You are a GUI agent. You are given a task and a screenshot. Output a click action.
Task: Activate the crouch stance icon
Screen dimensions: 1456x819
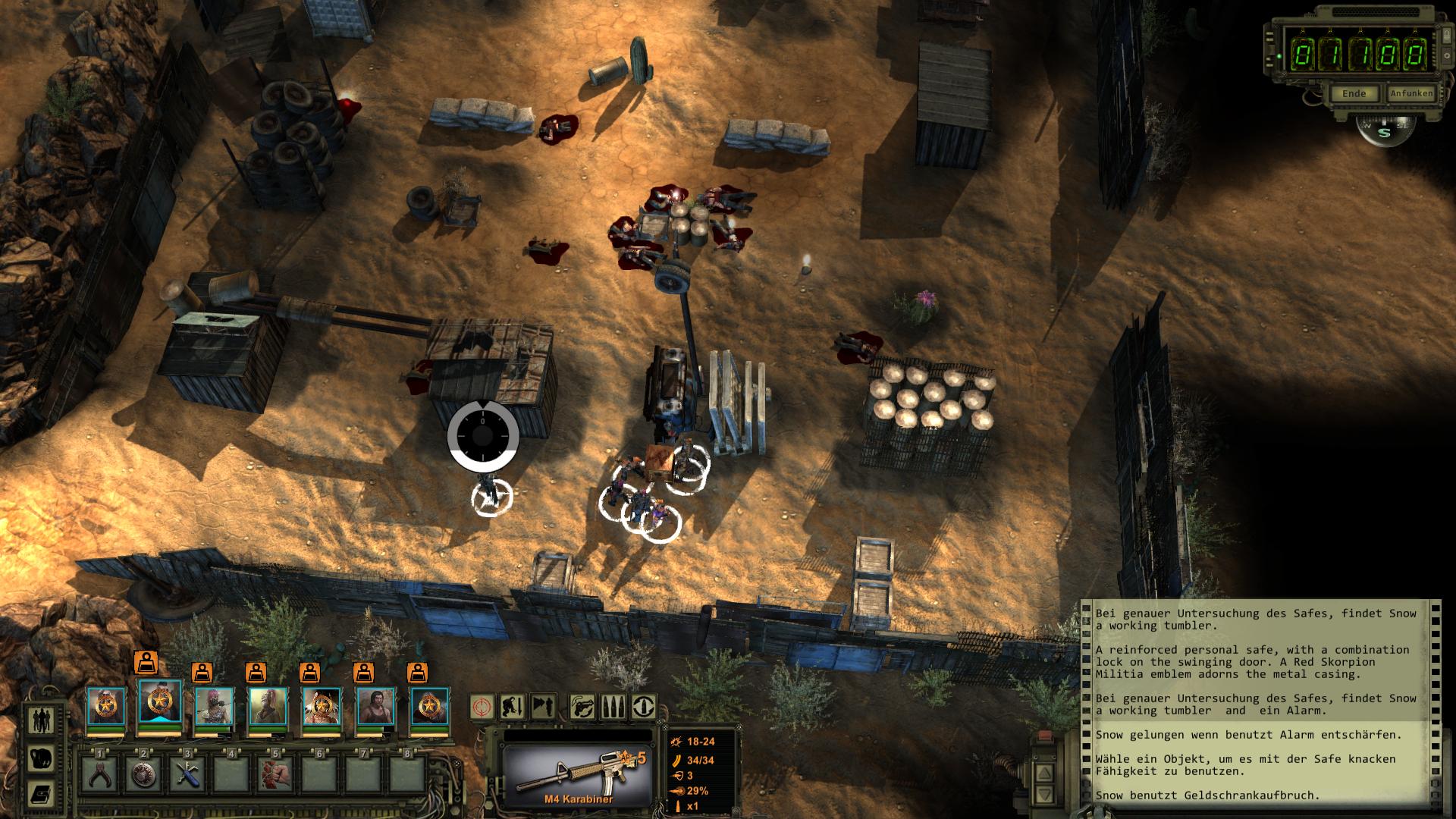coord(513,707)
